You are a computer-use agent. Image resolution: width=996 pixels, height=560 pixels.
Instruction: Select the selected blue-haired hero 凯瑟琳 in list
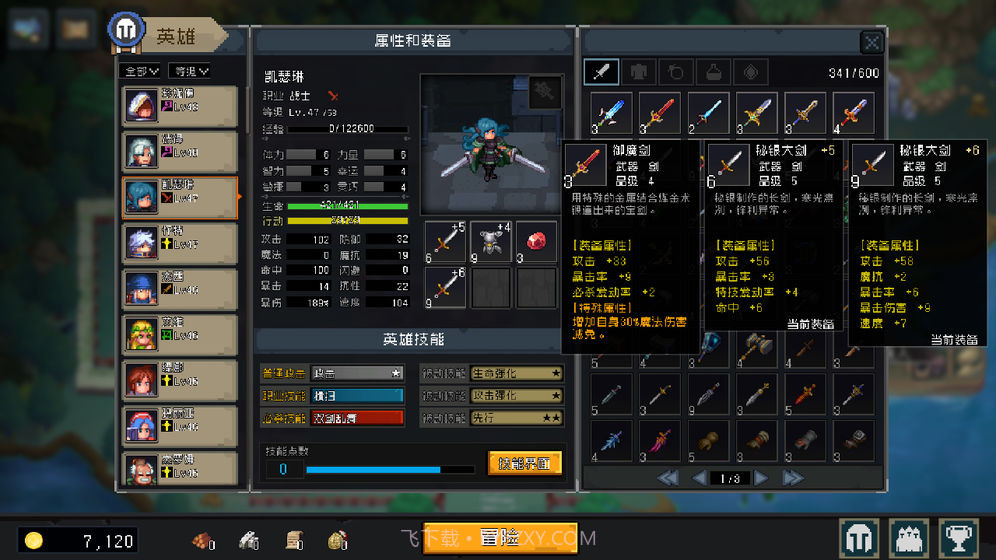(180, 197)
